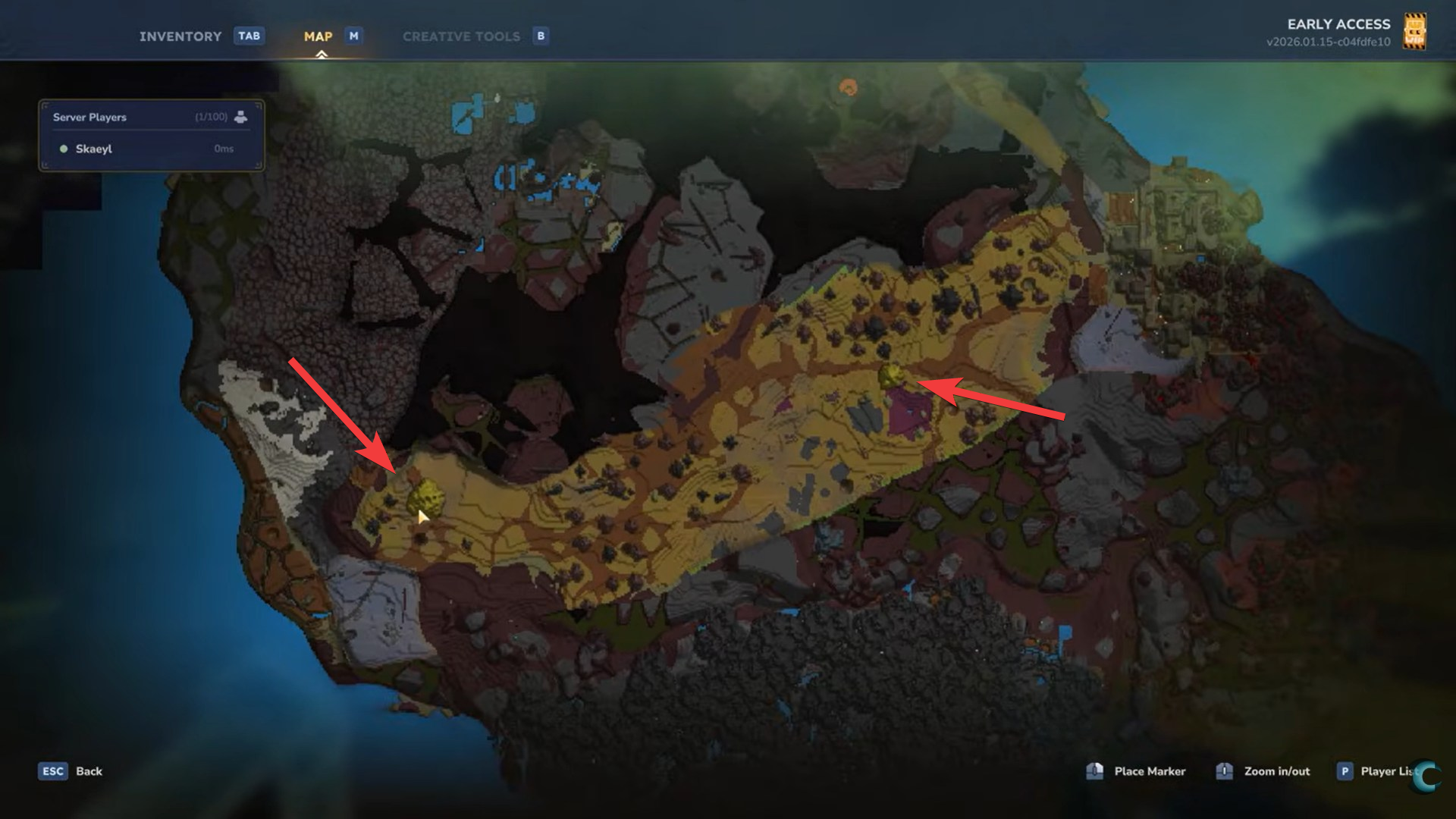The width and height of the screenshot is (1456, 819).
Task: Switch to the Inventory tab
Action: coord(181,36)
